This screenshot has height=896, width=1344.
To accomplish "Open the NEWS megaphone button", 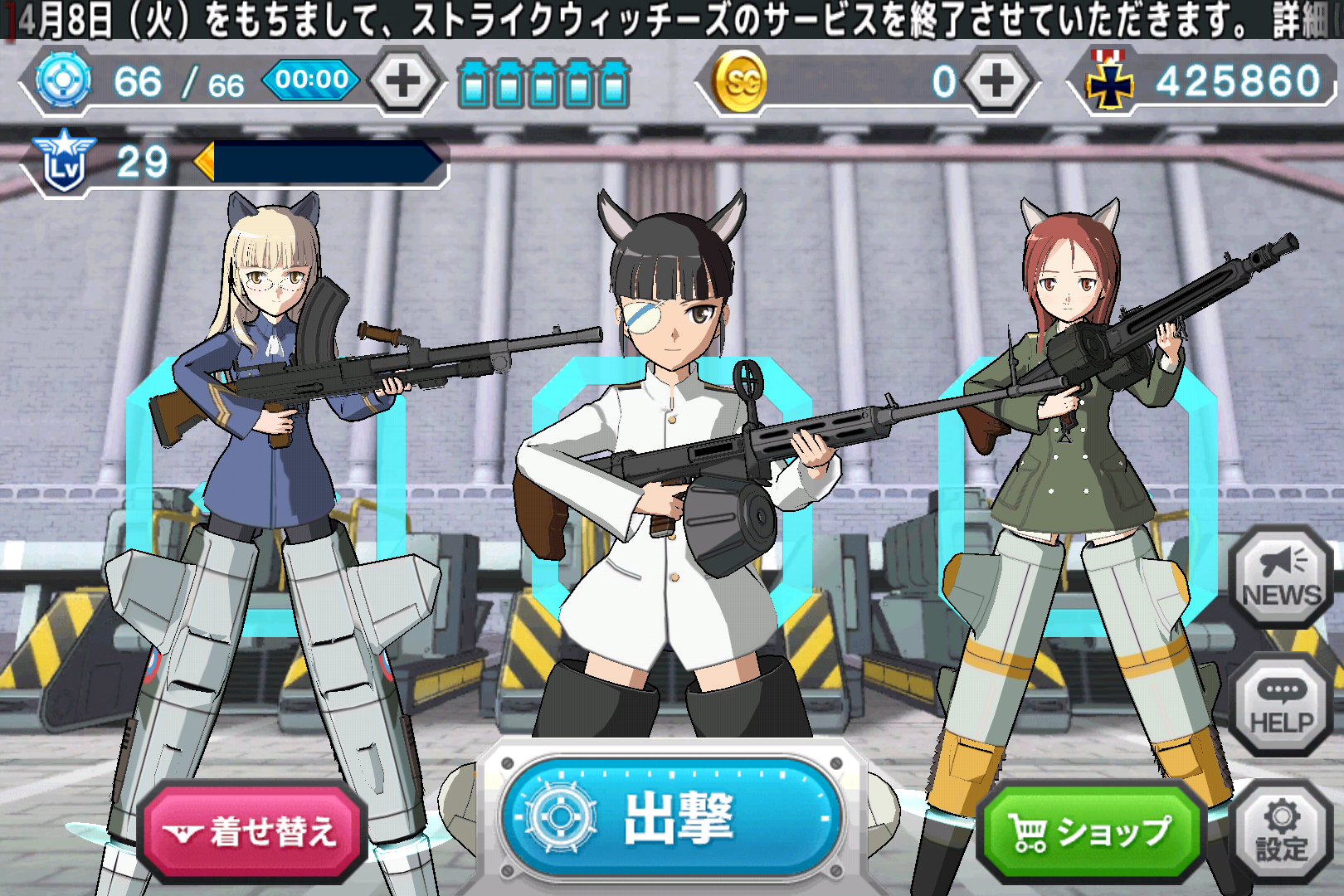I will (x=1281, y=577).
